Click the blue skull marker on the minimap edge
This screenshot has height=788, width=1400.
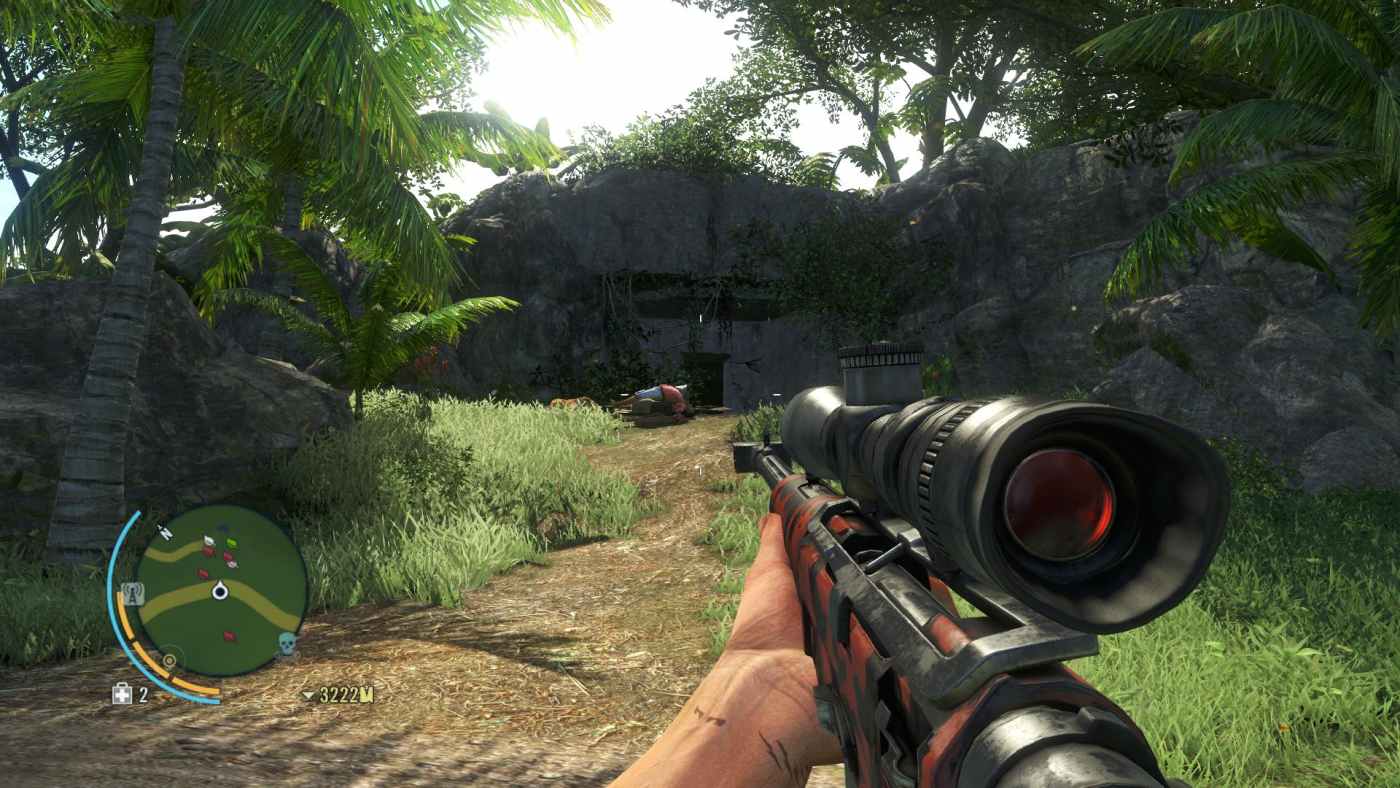click(287, 643)
